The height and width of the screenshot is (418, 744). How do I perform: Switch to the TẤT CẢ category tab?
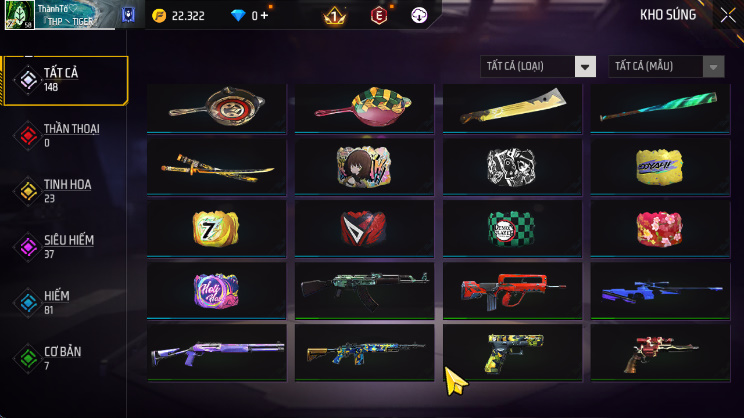click(x=65, y=80)
